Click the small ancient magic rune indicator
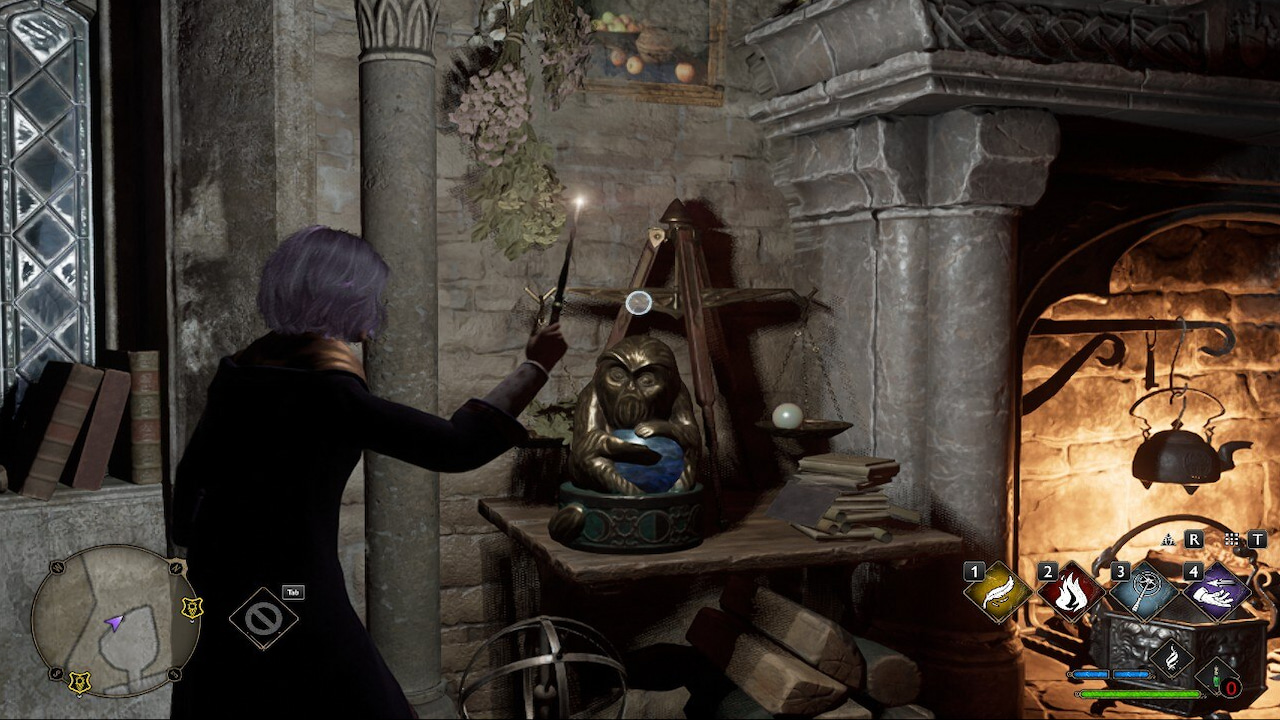The height and width of the screenshot is (720, 1280). pos(1169,539)
